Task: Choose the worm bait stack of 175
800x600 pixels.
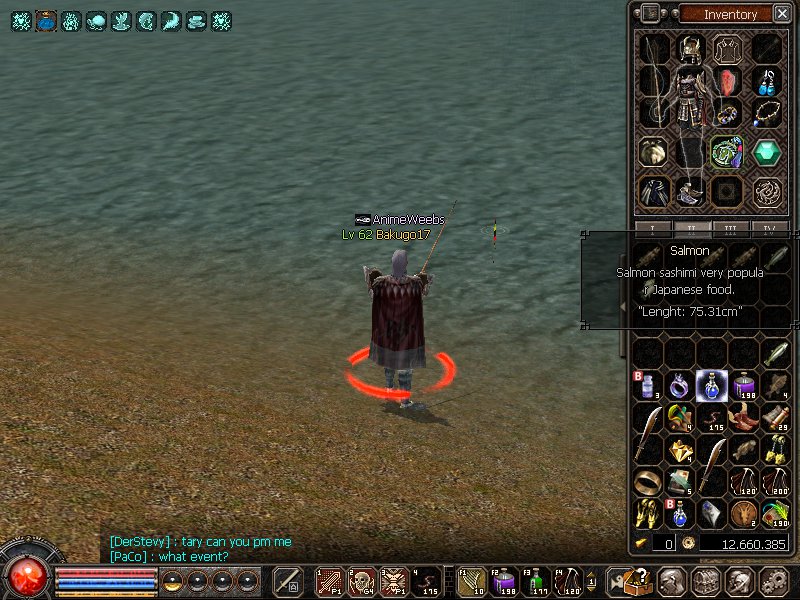Action: point(711,417)
